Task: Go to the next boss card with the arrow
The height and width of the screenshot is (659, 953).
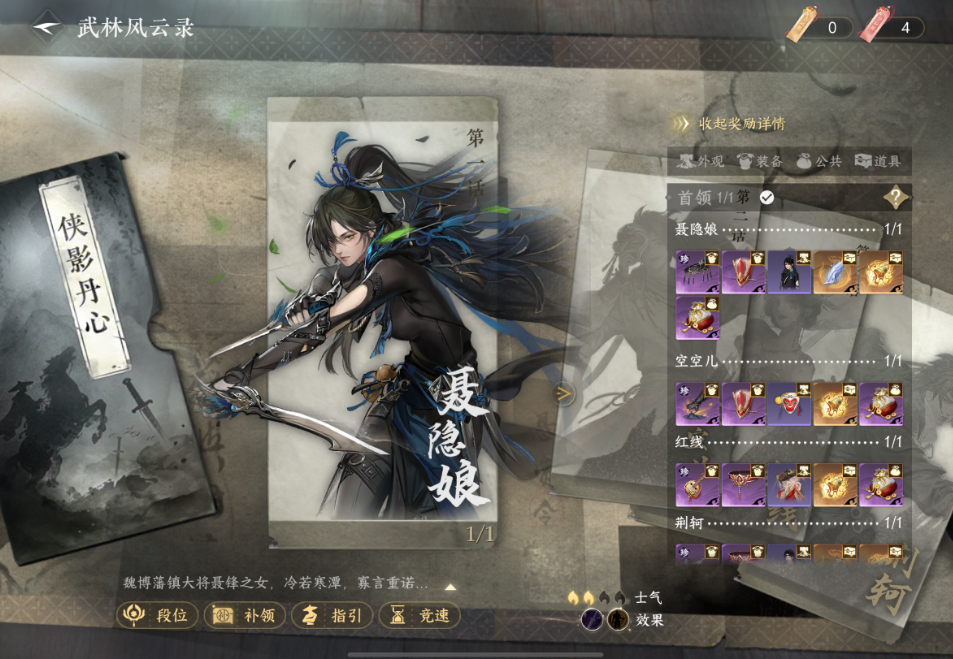Action: pos(564,394)
